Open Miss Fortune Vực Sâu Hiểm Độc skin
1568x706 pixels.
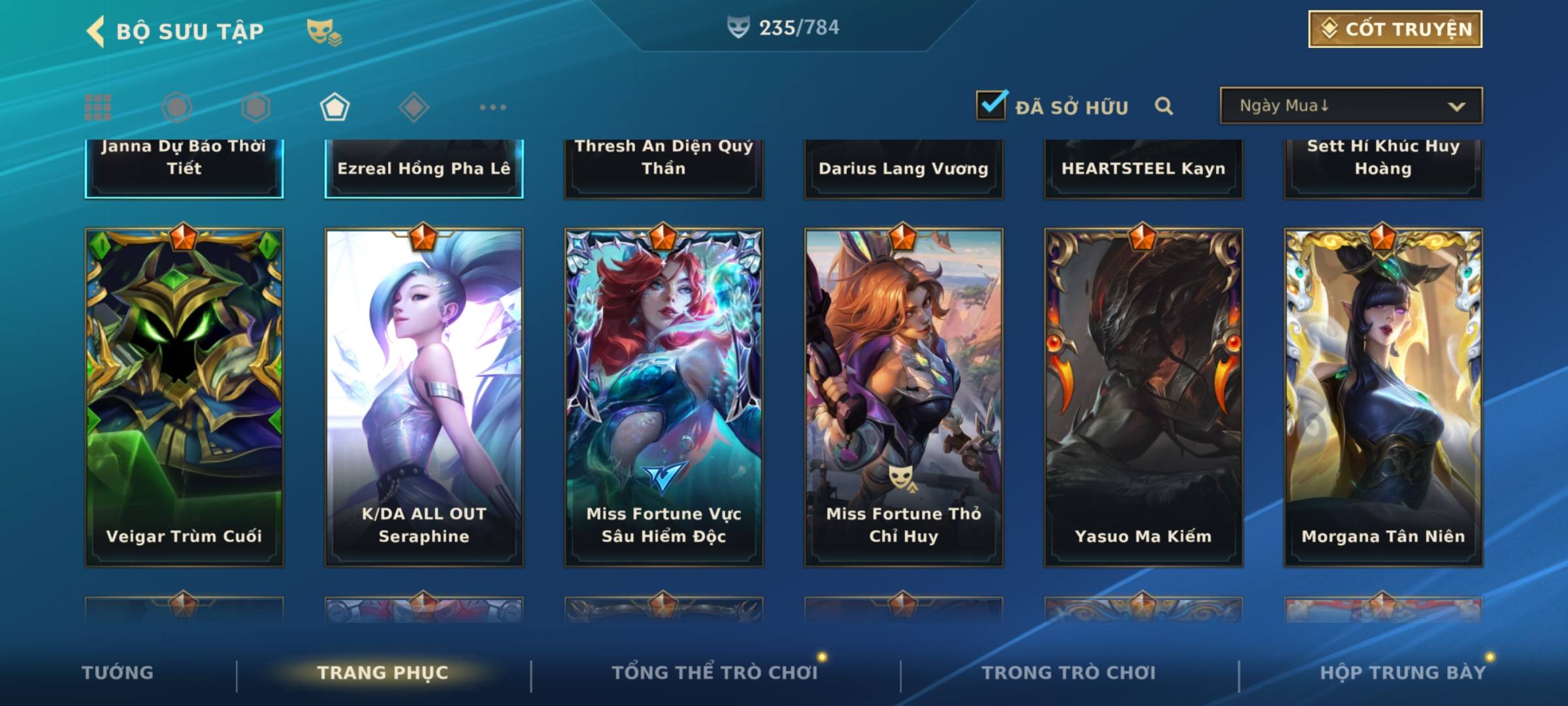tap(664, 397)
